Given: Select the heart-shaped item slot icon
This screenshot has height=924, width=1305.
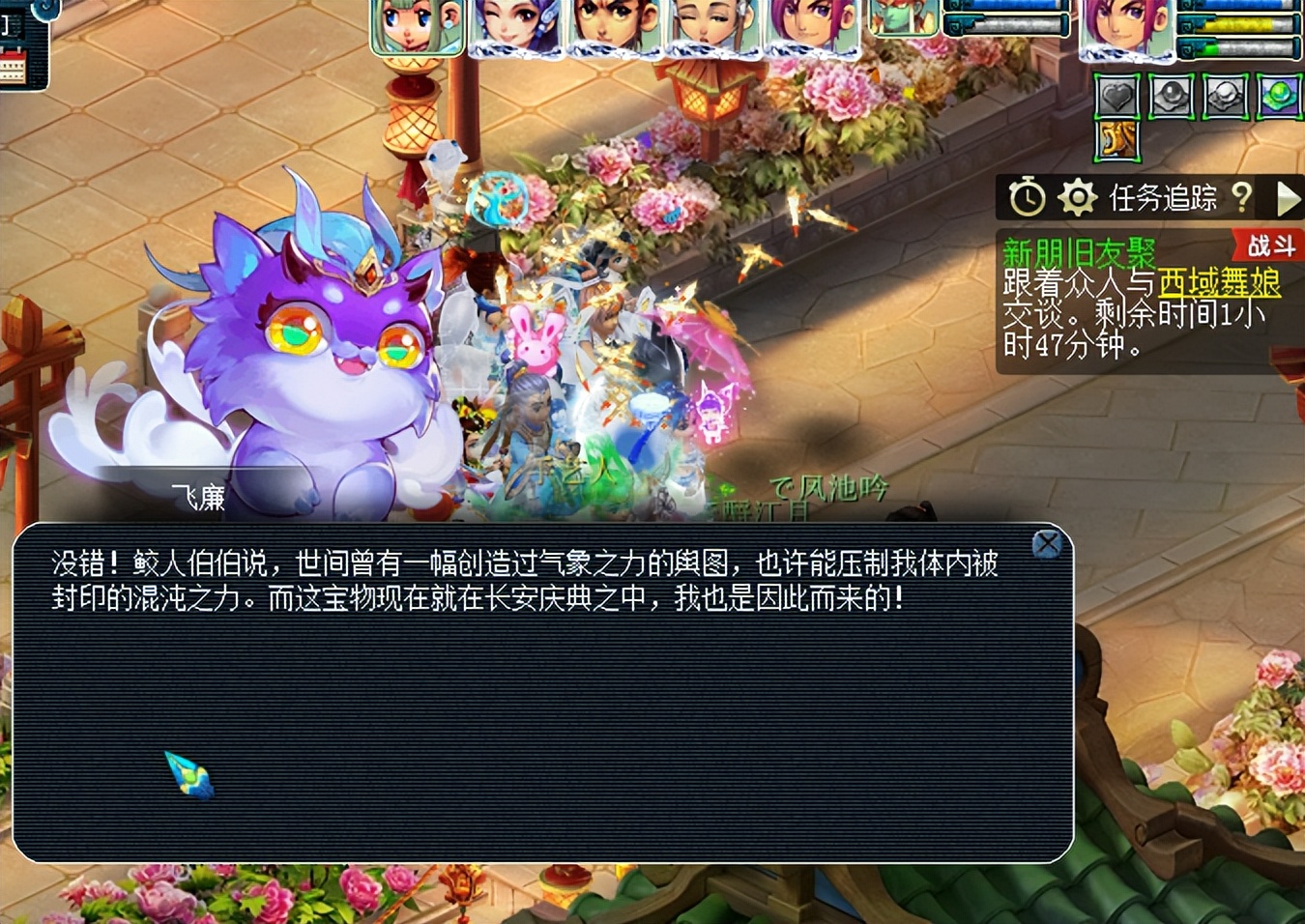Looking at the screenshot, I should (x=1116, y=96).
